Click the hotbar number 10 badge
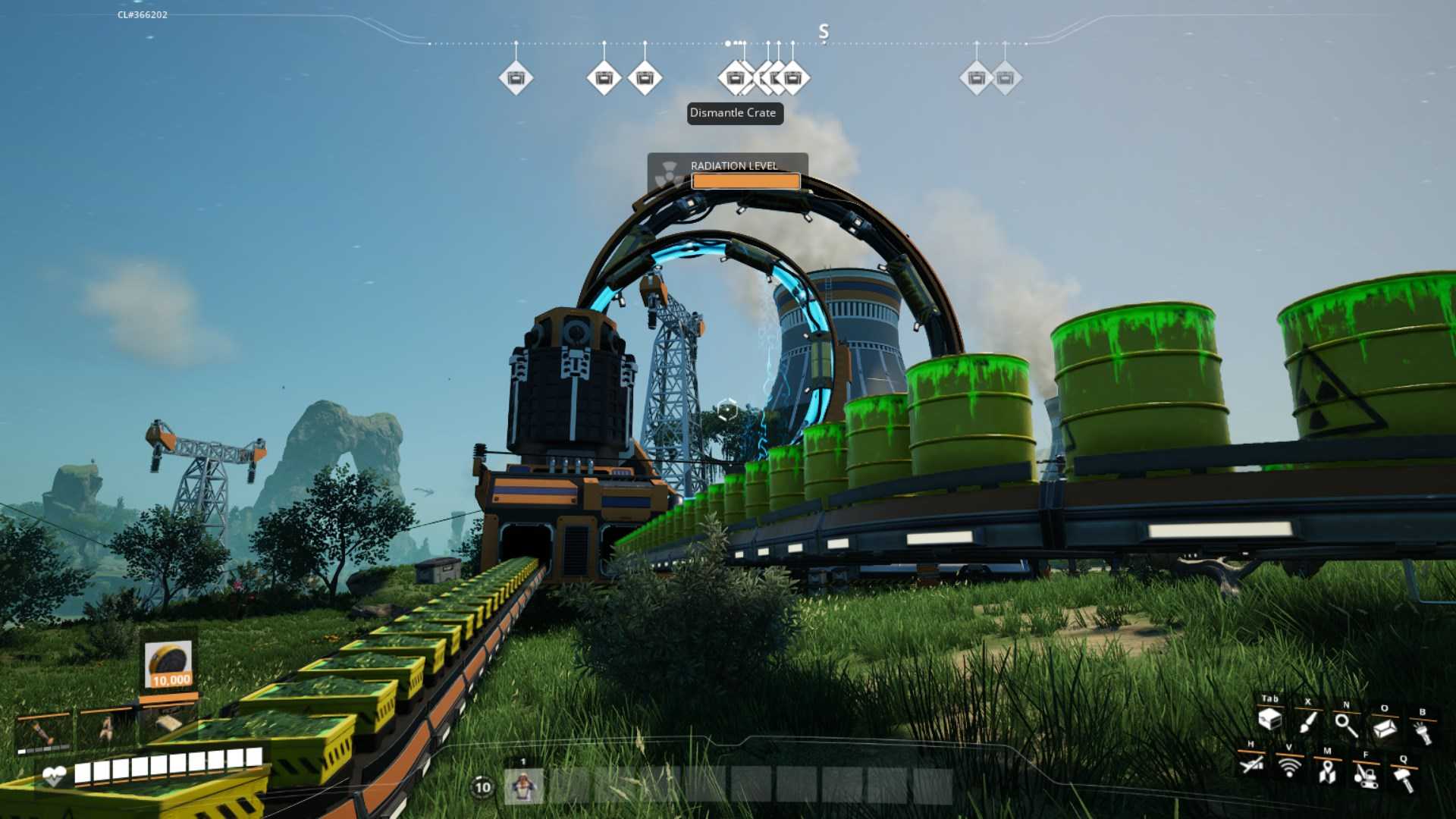Screen dimensions: 1456x819 click(483, 787)
